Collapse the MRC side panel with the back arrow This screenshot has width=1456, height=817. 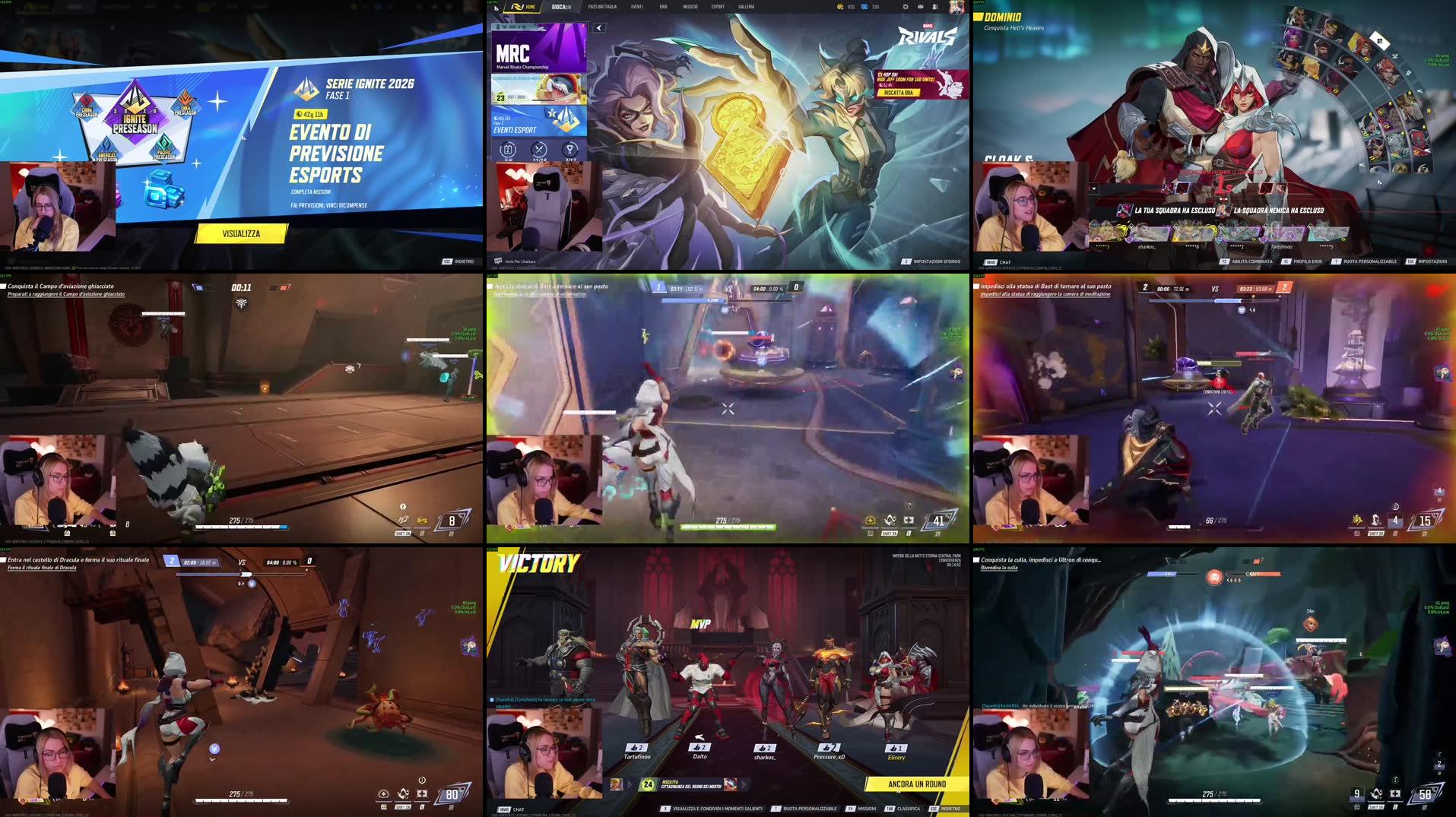click(x=599, y=27)
